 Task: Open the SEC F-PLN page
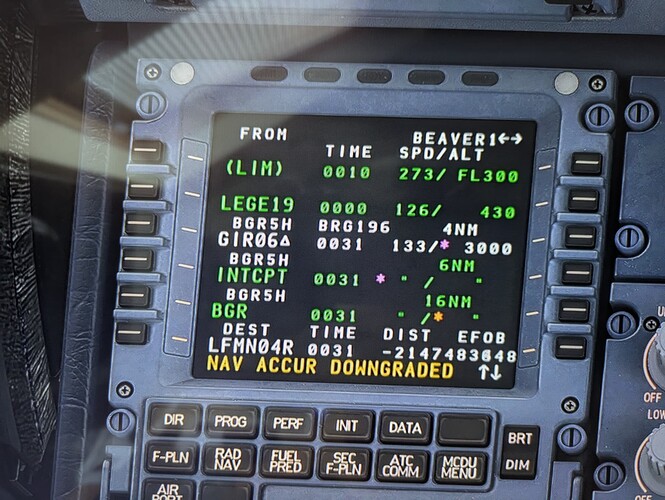click(x=344, y=463)
